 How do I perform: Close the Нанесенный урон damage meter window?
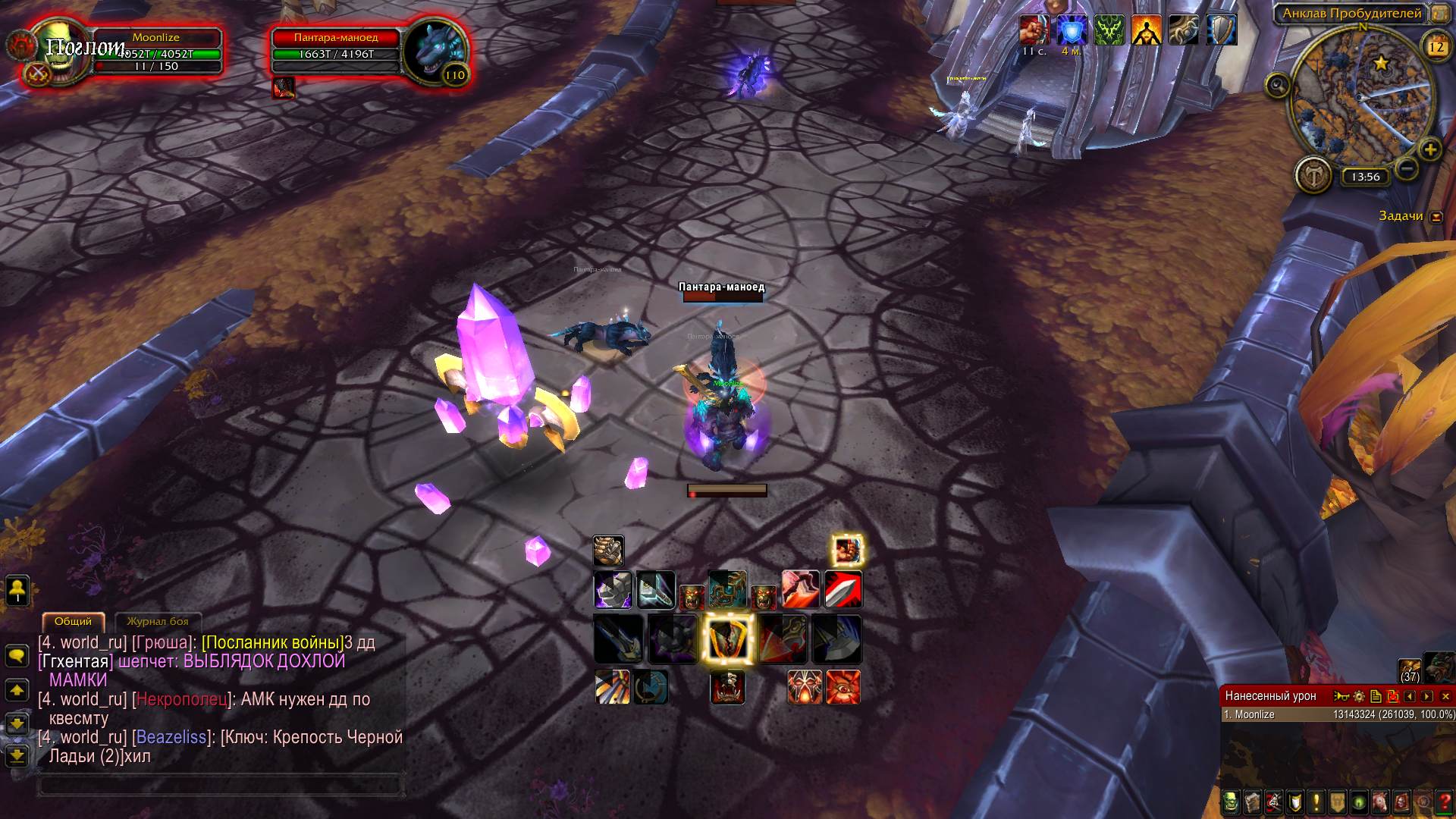tap(1445, 696)
